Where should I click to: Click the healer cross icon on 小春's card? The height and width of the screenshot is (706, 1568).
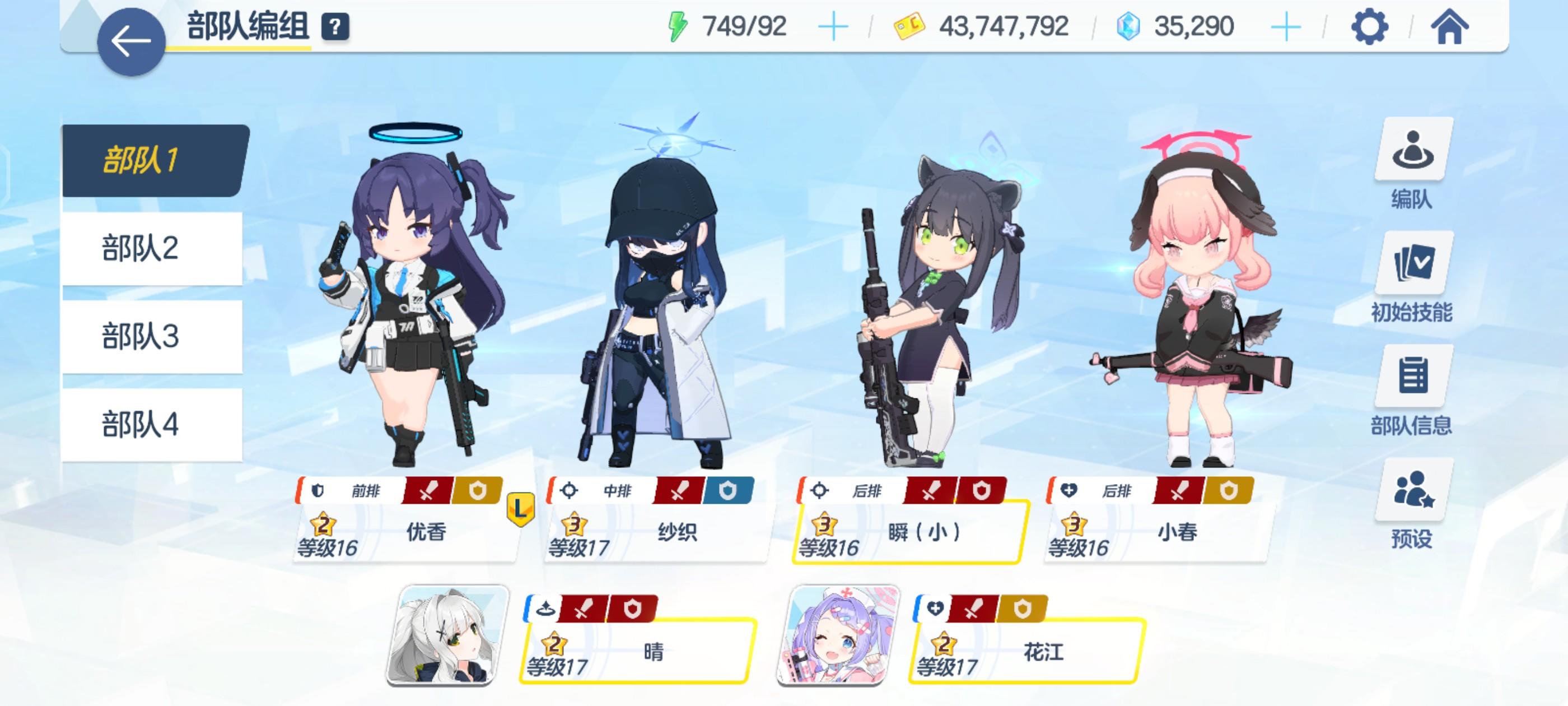coord(1070,491)
